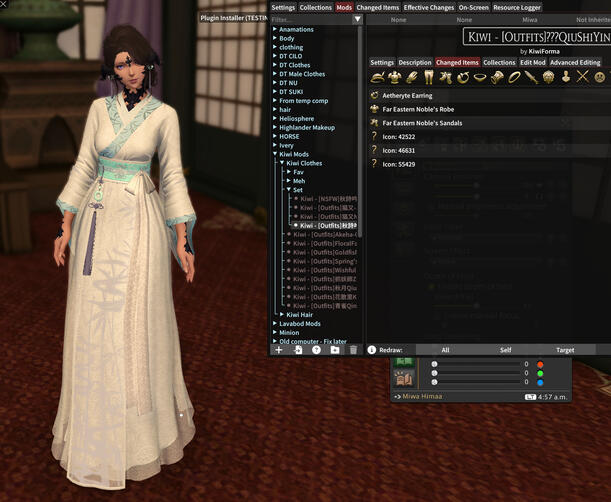Screen dimensions: 611x502
Task: Click the plus icon to add mod
Action: (x=279, y=350)
